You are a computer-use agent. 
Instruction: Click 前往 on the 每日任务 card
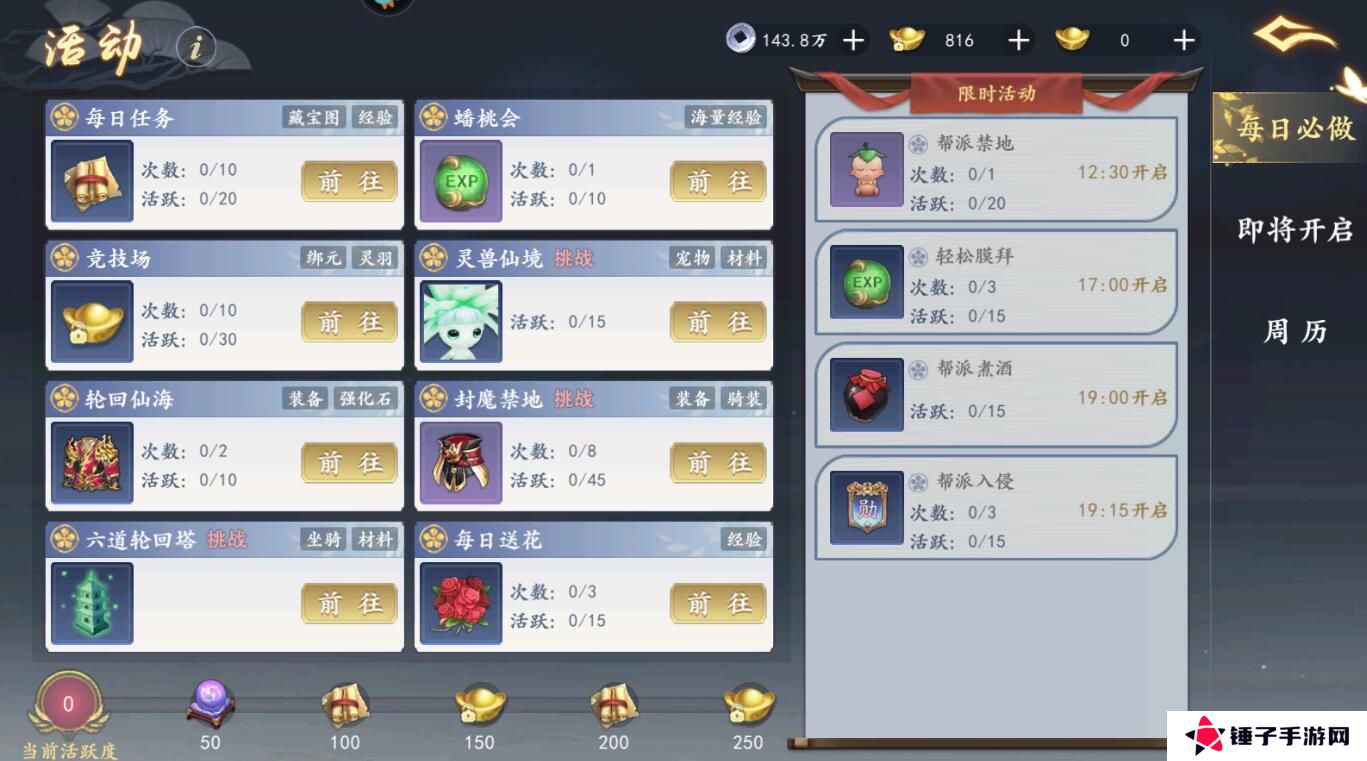click(x=348, y=182)
